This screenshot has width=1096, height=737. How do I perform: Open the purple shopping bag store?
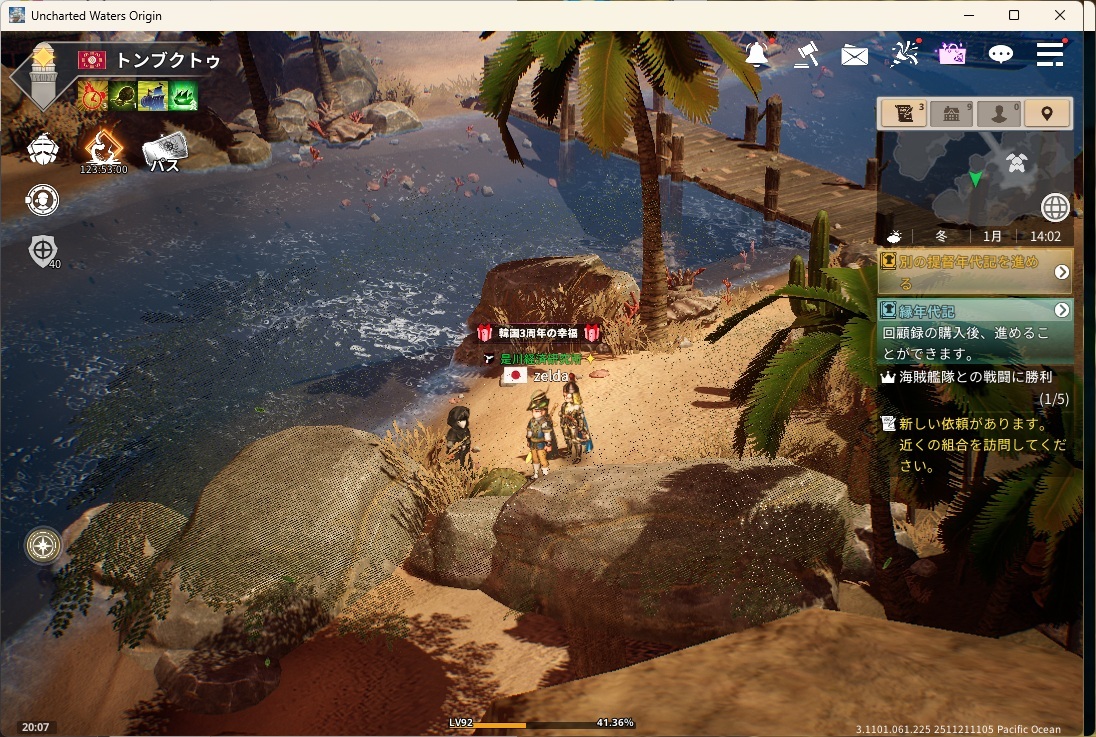click(952, 54)
